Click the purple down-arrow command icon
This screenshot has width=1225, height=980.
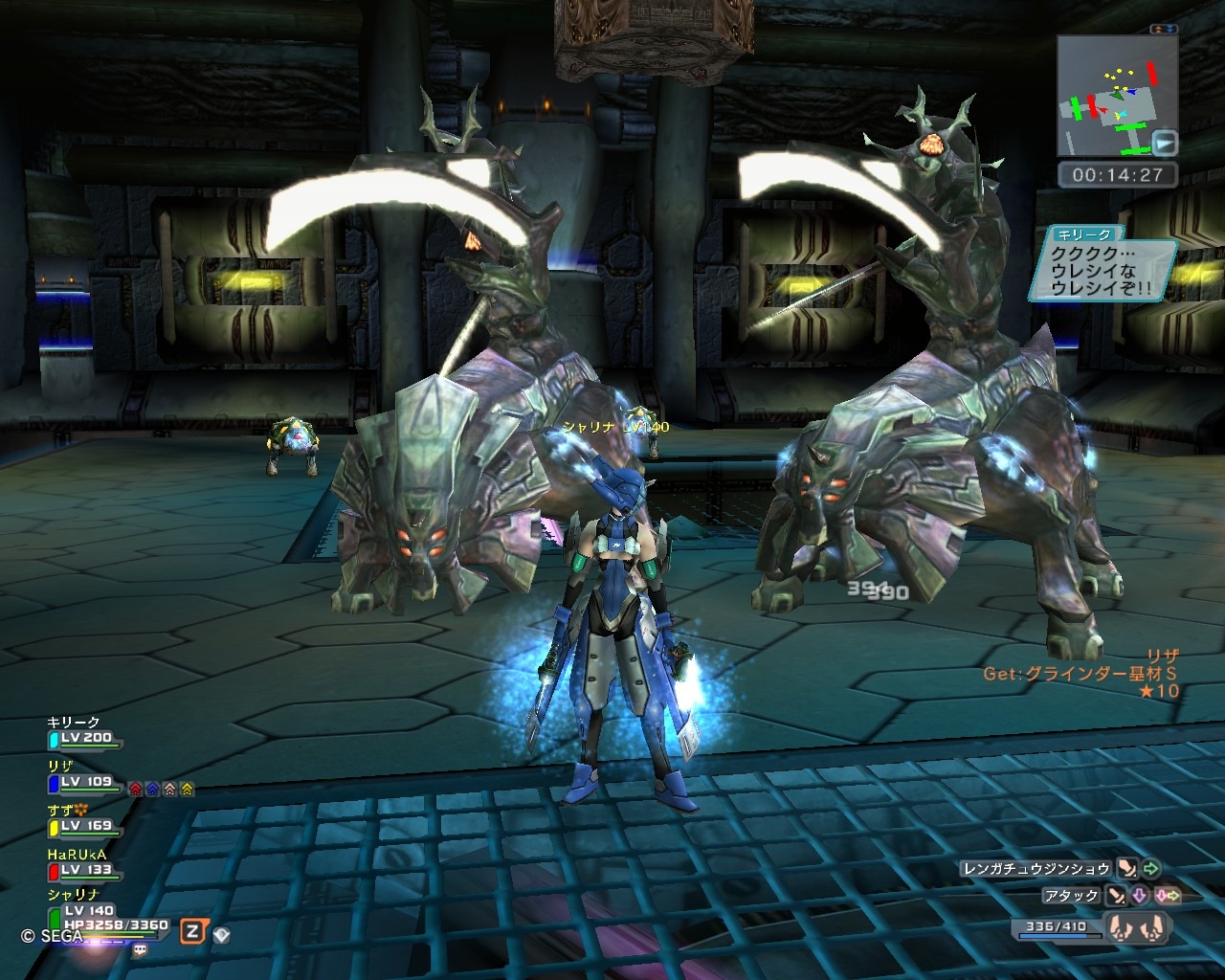tap(1139, 897)
